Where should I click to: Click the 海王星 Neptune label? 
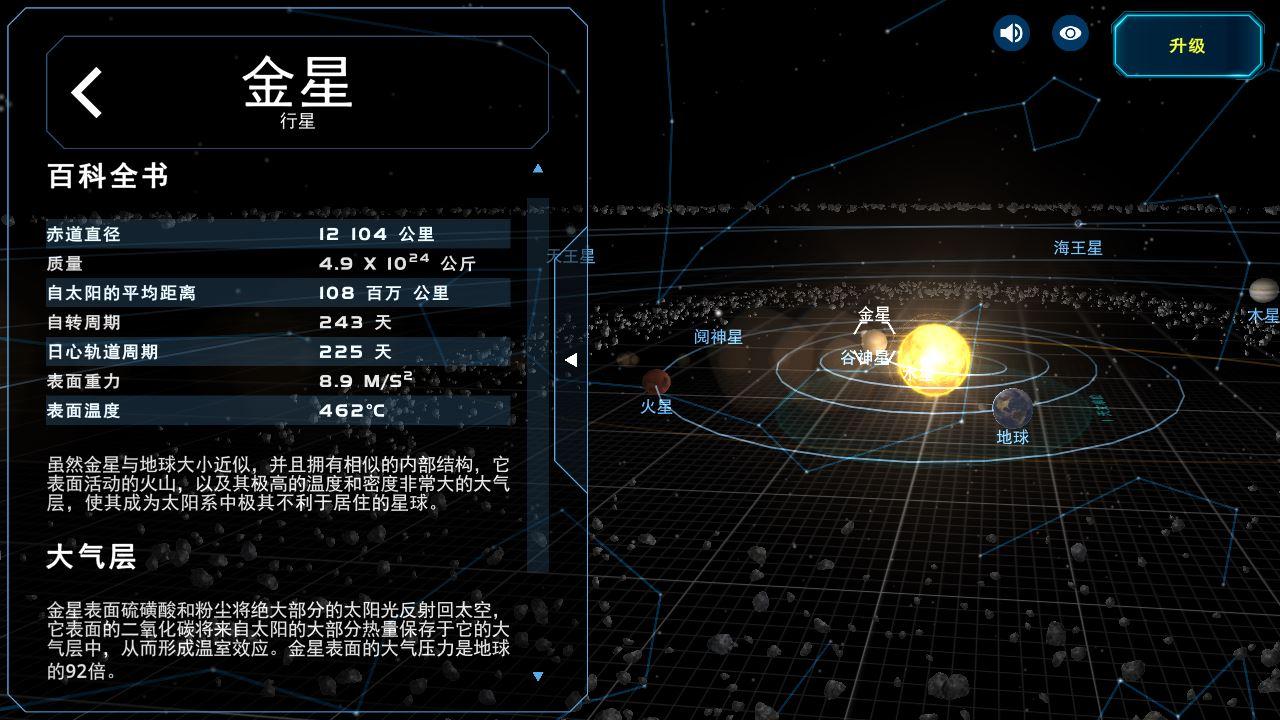tap(1075, 249)
